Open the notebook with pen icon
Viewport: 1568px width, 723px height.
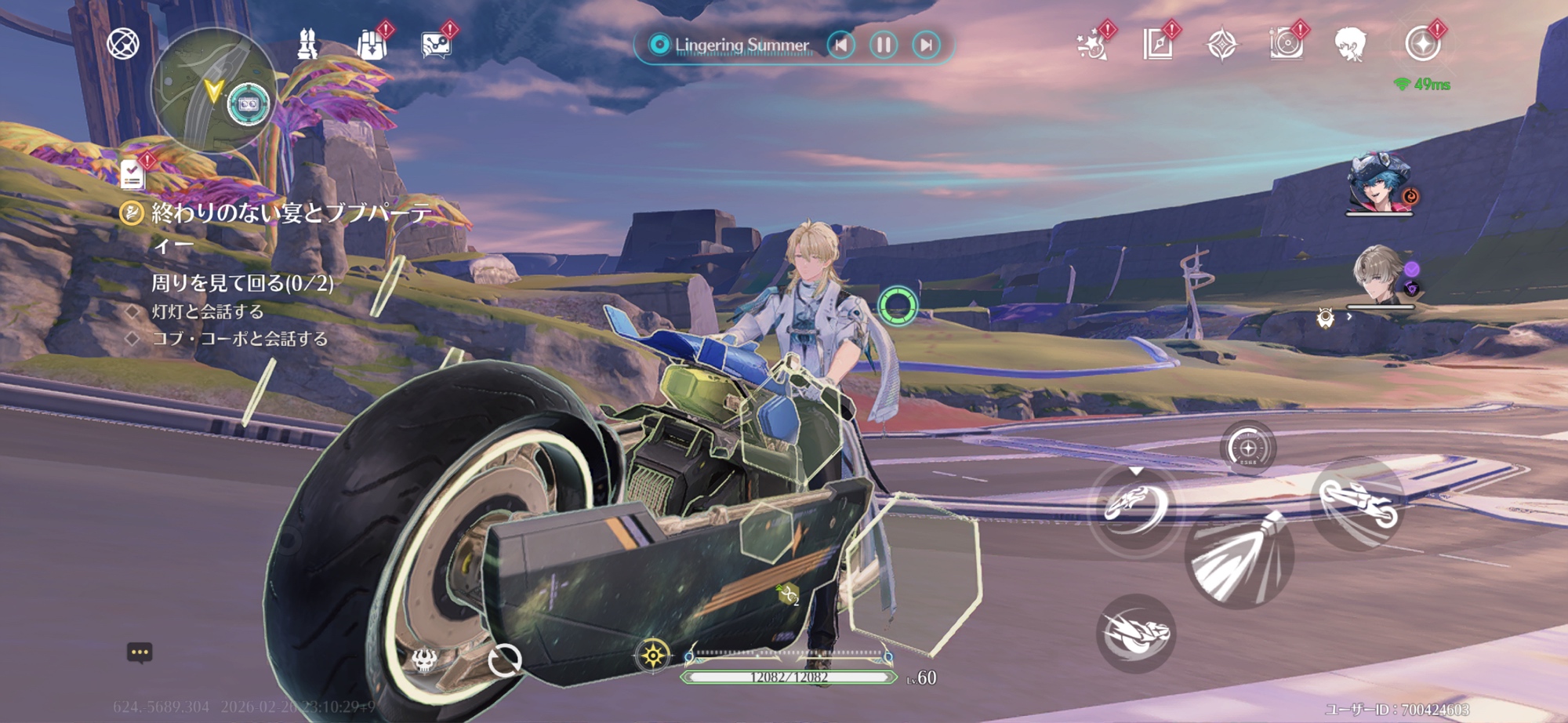pos(1157,45)
